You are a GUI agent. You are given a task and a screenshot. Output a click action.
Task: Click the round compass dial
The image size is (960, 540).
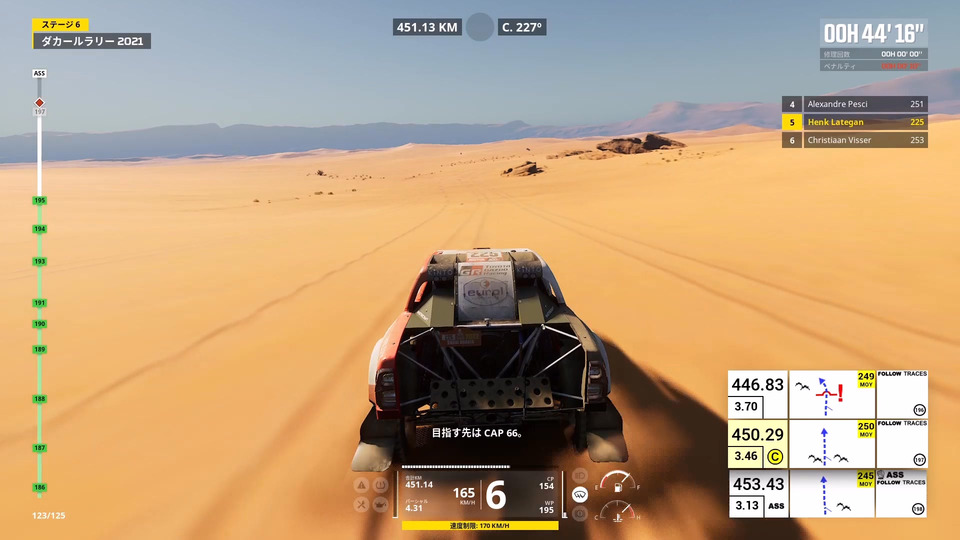[480, 27]
